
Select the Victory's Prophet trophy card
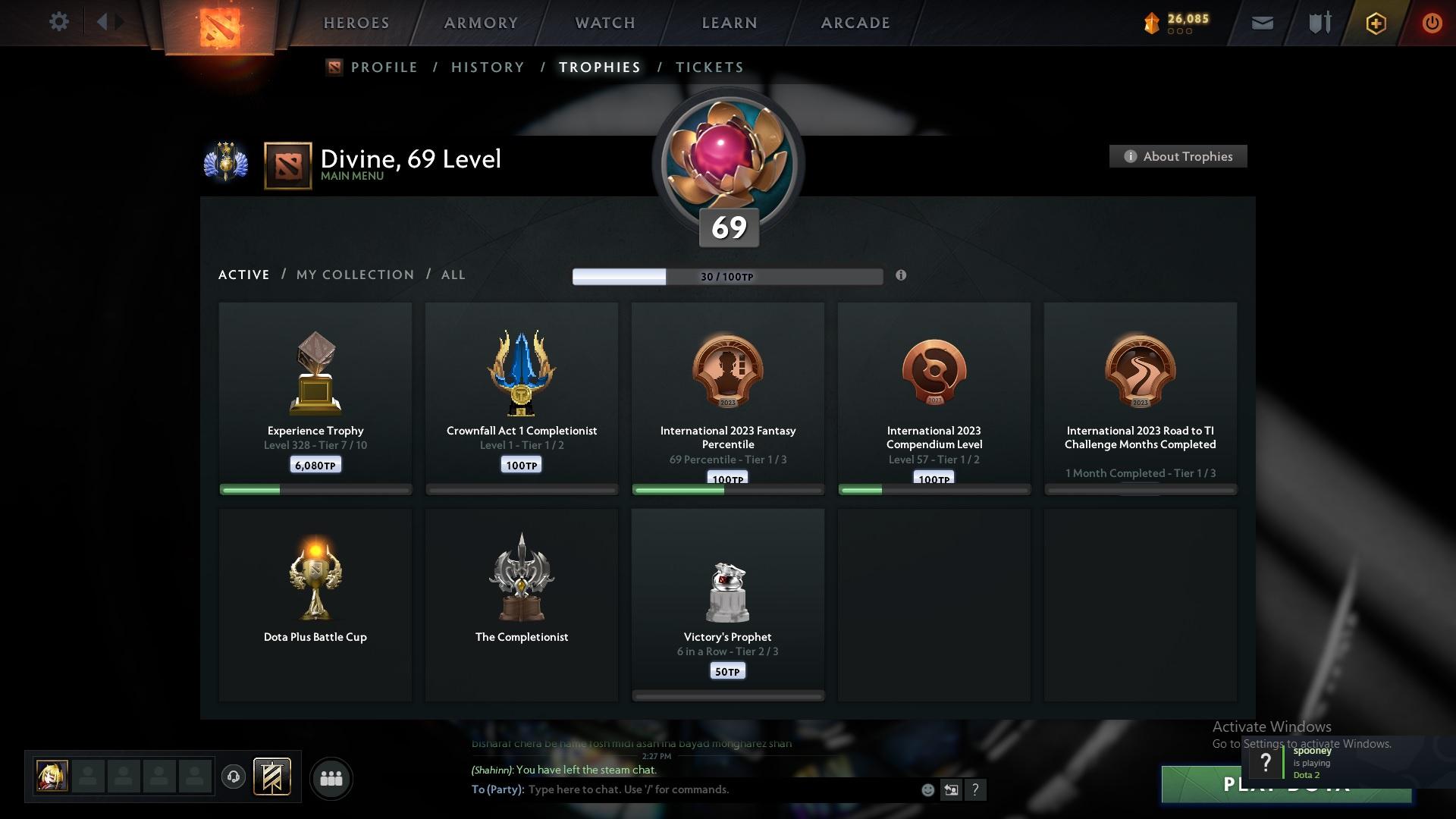[727, 603]
